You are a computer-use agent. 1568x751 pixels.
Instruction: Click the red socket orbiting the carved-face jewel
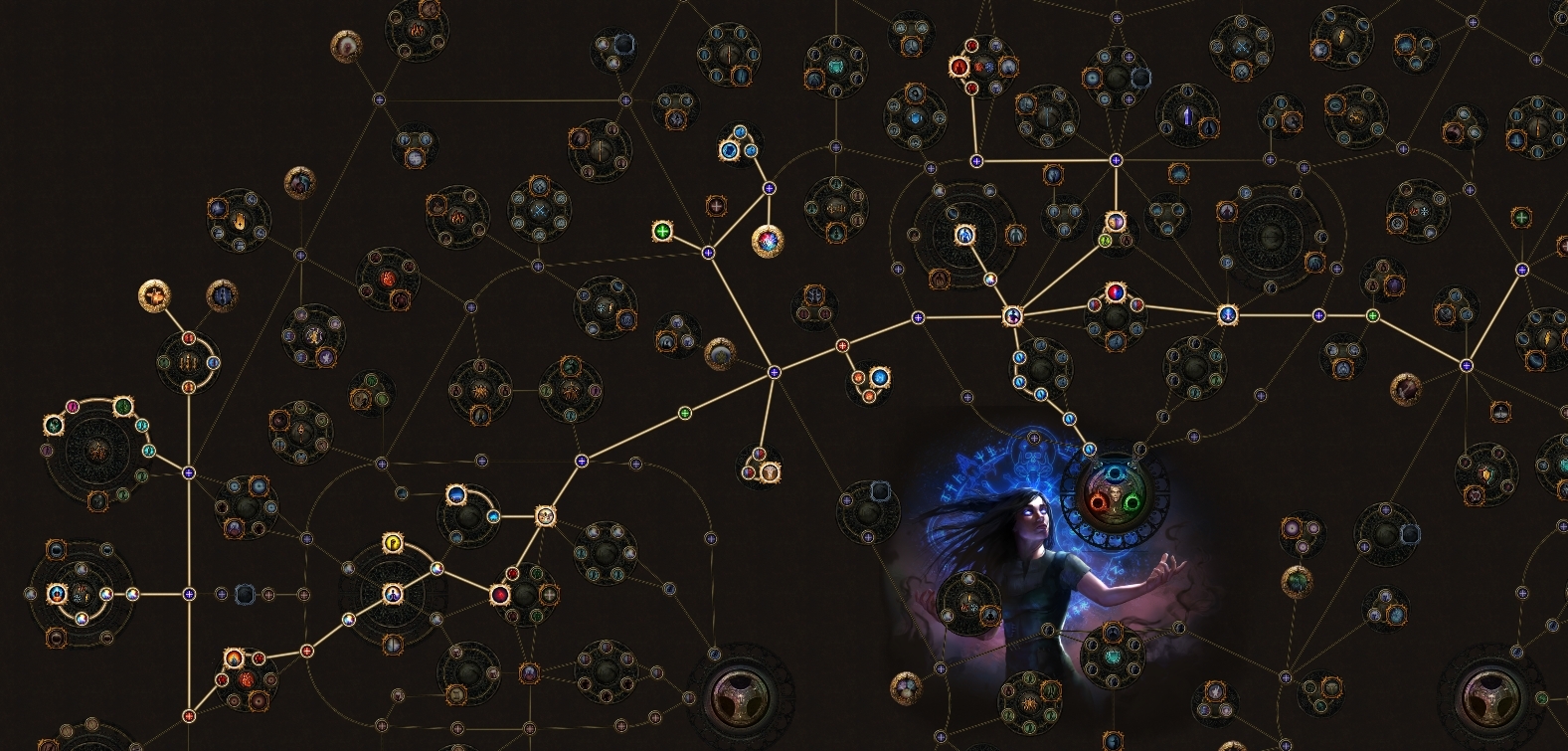(1099, 501)
